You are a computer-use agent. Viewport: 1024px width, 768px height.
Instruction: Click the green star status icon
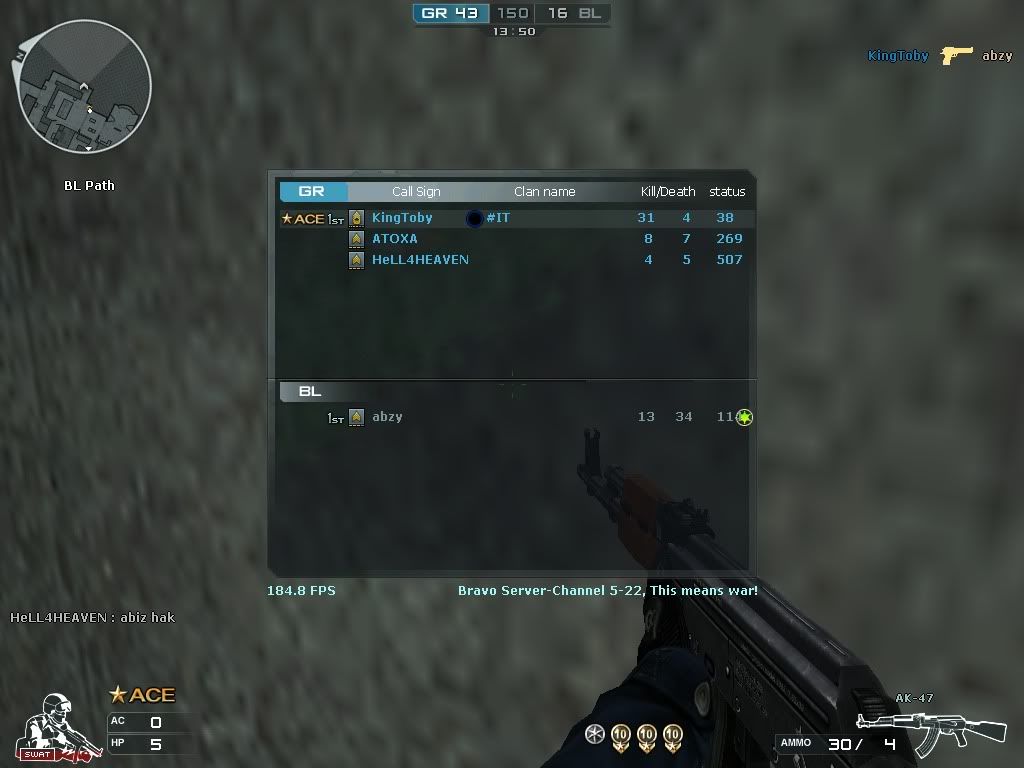pyautogui.click(x=744, y=417)
